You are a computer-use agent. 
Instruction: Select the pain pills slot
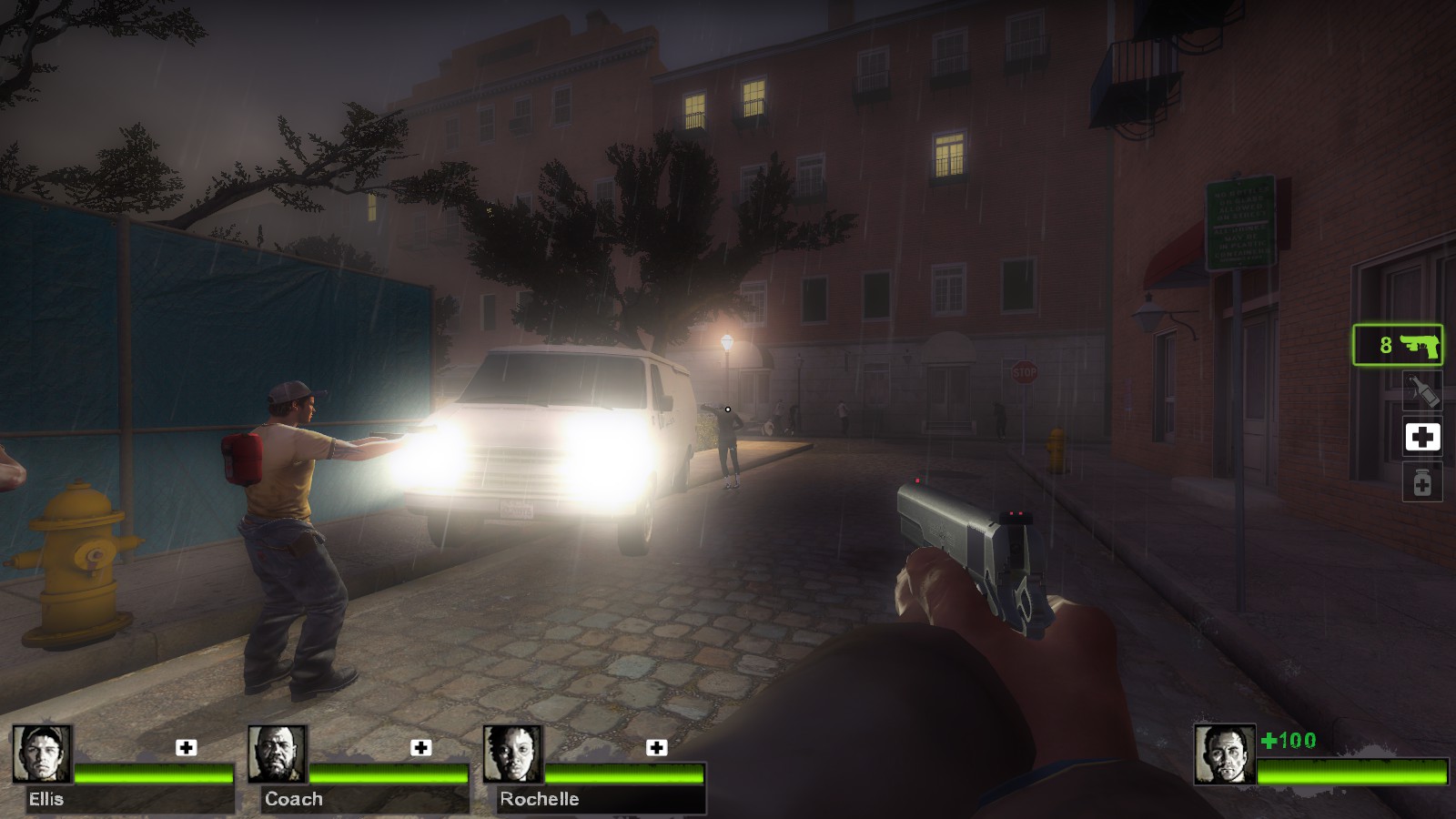coord(1422,482)
